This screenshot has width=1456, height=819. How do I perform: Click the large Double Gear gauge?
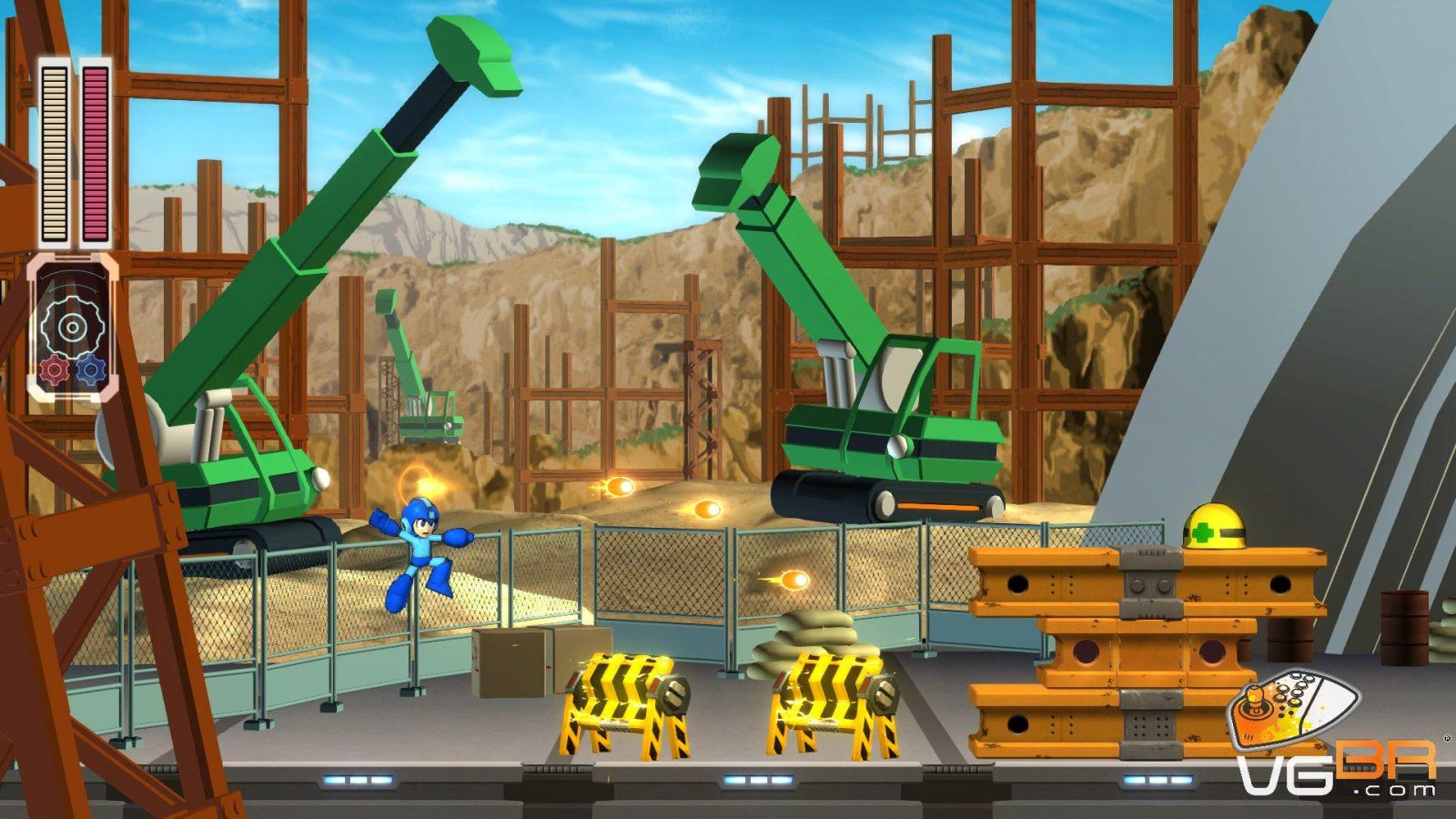coord(72,325)
